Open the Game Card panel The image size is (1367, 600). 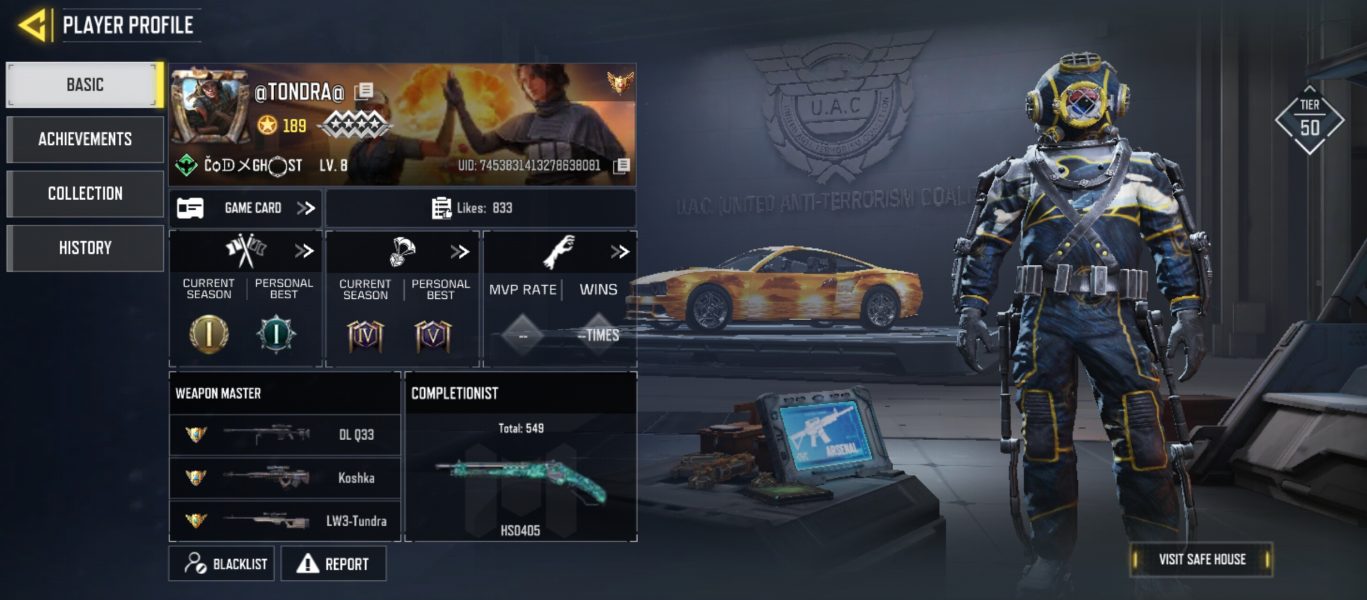tap(246, 208)
